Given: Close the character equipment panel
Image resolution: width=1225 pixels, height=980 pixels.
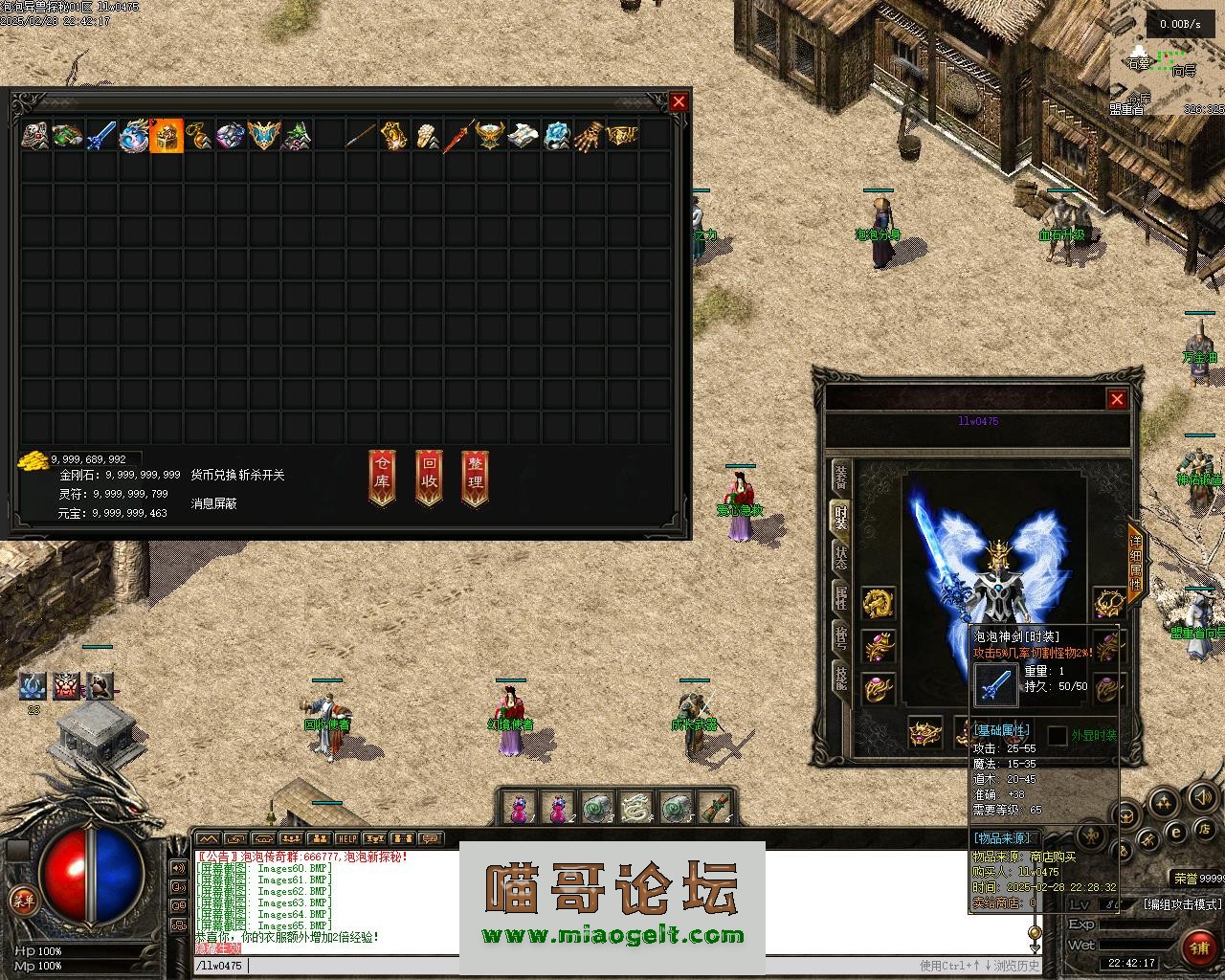Looking at the screenshot, I should pos(1117,399).
